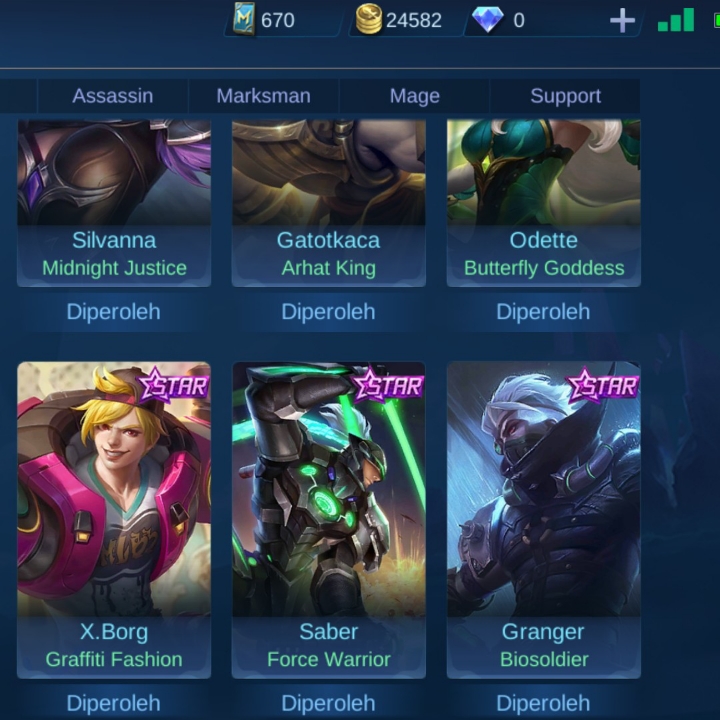Open the Marksman category tab
The height and width of the screenshot is (720, 720).
point(263,96)
